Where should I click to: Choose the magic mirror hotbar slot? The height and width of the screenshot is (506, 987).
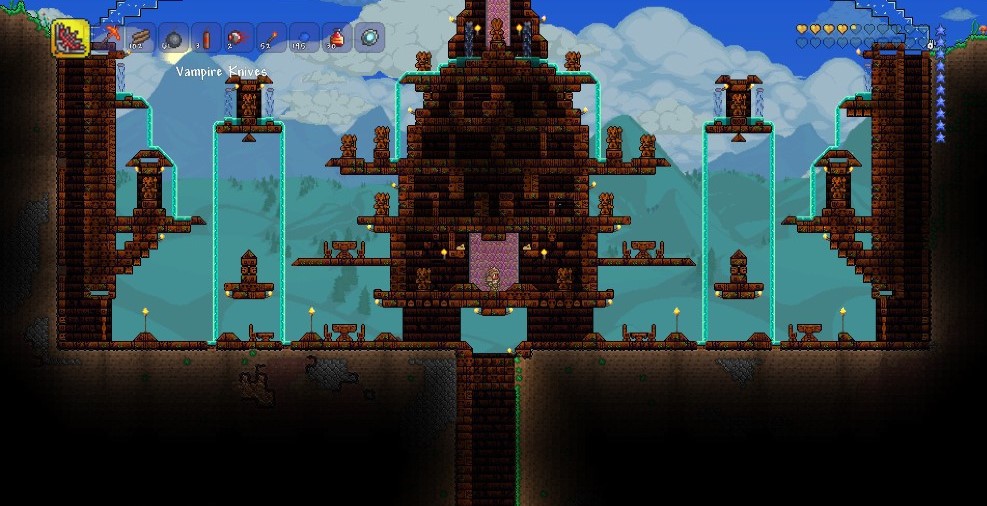pos(370,39)
